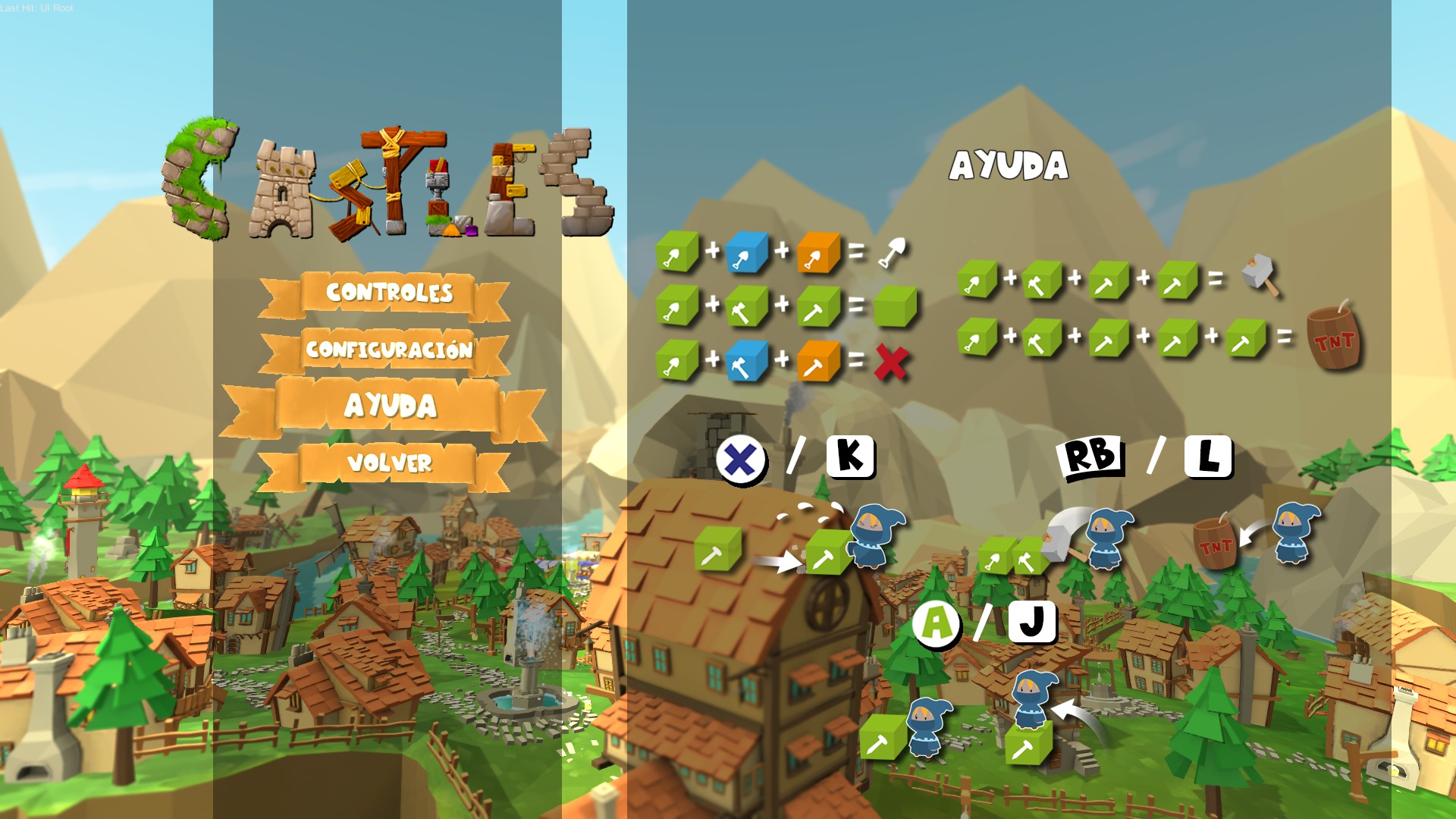Click the orange shovel cube in the first recipe
This screenshot has height=819, width=1456.
coord(818,250)
